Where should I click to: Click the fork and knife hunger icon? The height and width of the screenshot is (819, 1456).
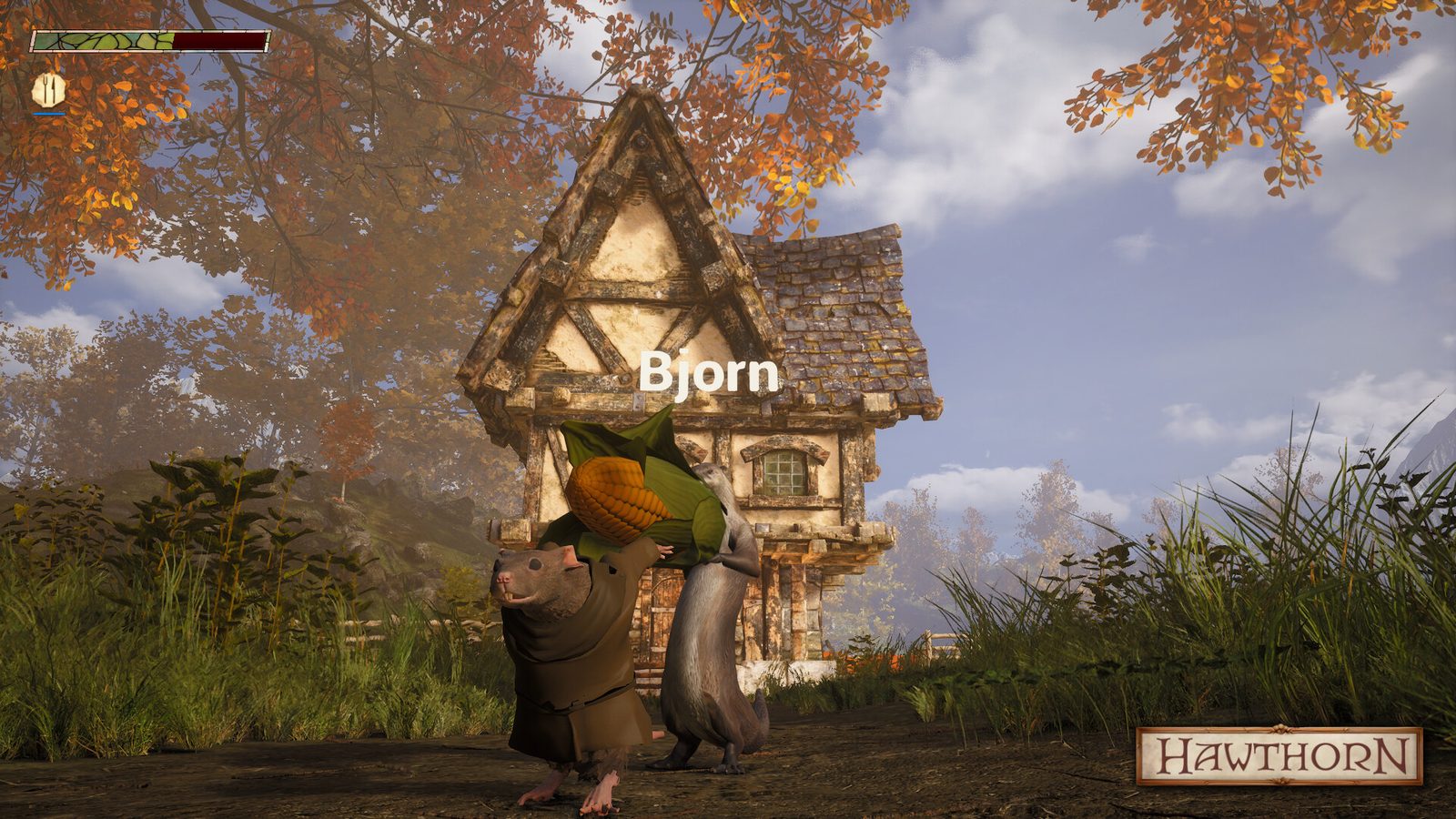pos(49,89)
